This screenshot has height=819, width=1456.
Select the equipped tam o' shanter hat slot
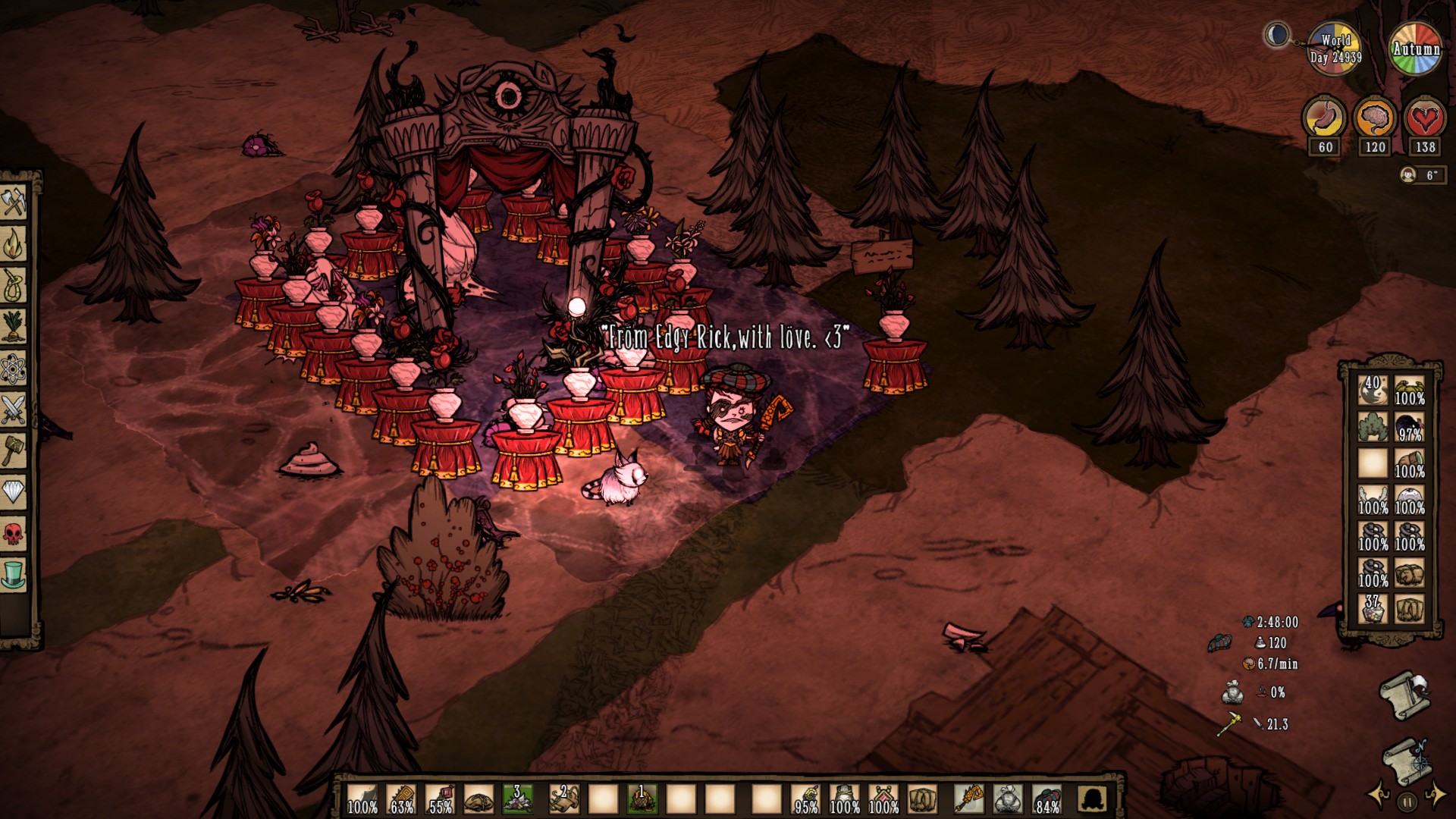tap(1046, 799)
